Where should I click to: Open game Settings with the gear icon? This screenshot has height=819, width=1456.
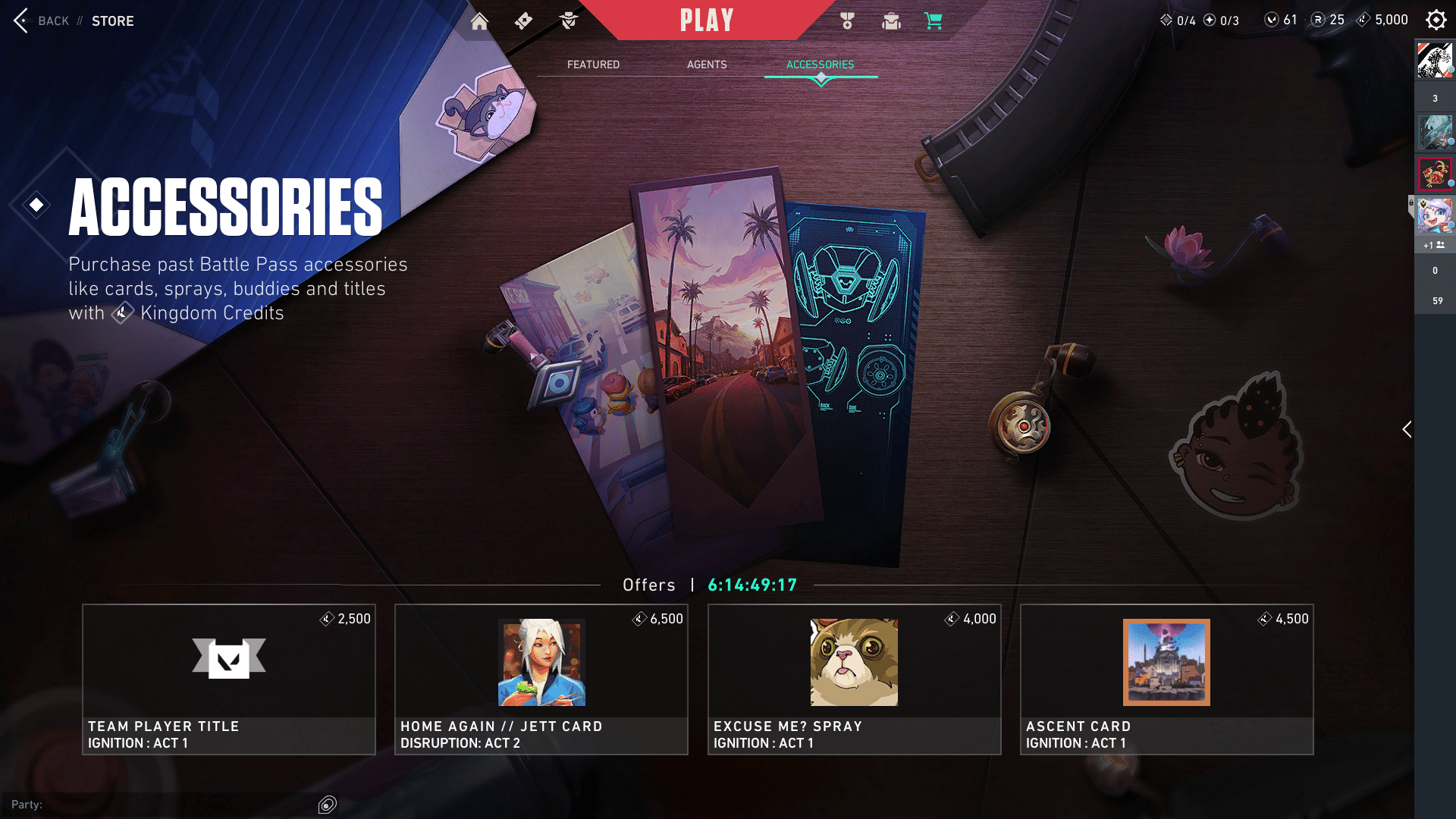[x=1436, y=20]
